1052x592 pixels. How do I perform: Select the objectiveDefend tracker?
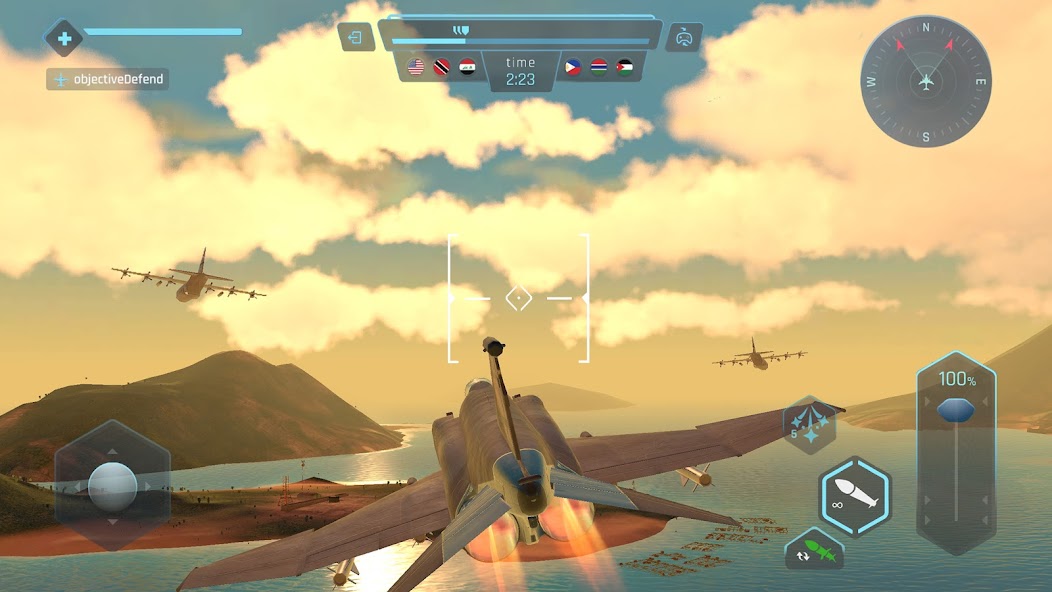coord(107,79)
